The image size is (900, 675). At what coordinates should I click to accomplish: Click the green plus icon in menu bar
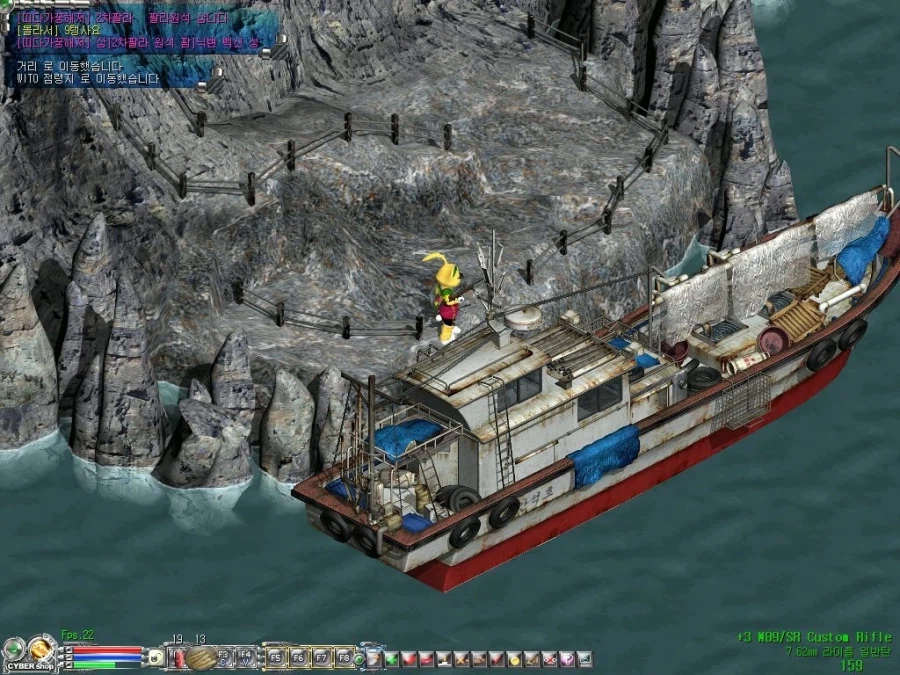pos(391,659)
